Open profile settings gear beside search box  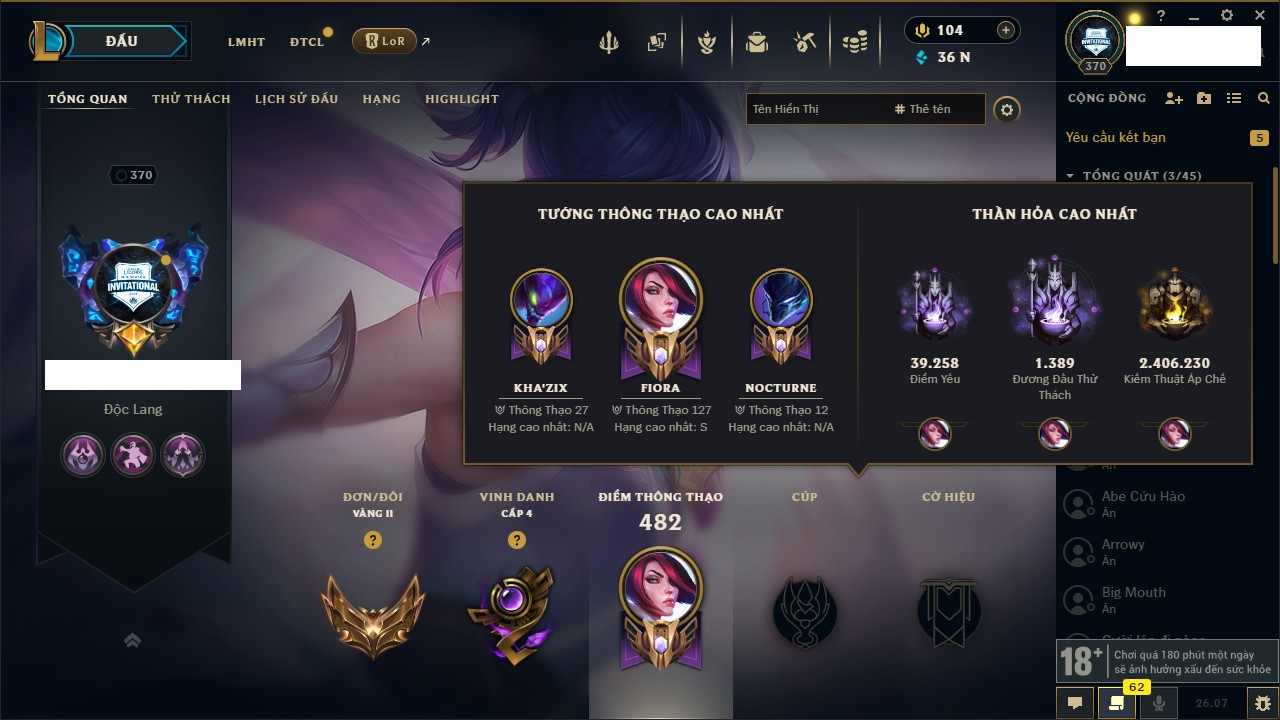pyautogui.click(x=1007, y=109)
